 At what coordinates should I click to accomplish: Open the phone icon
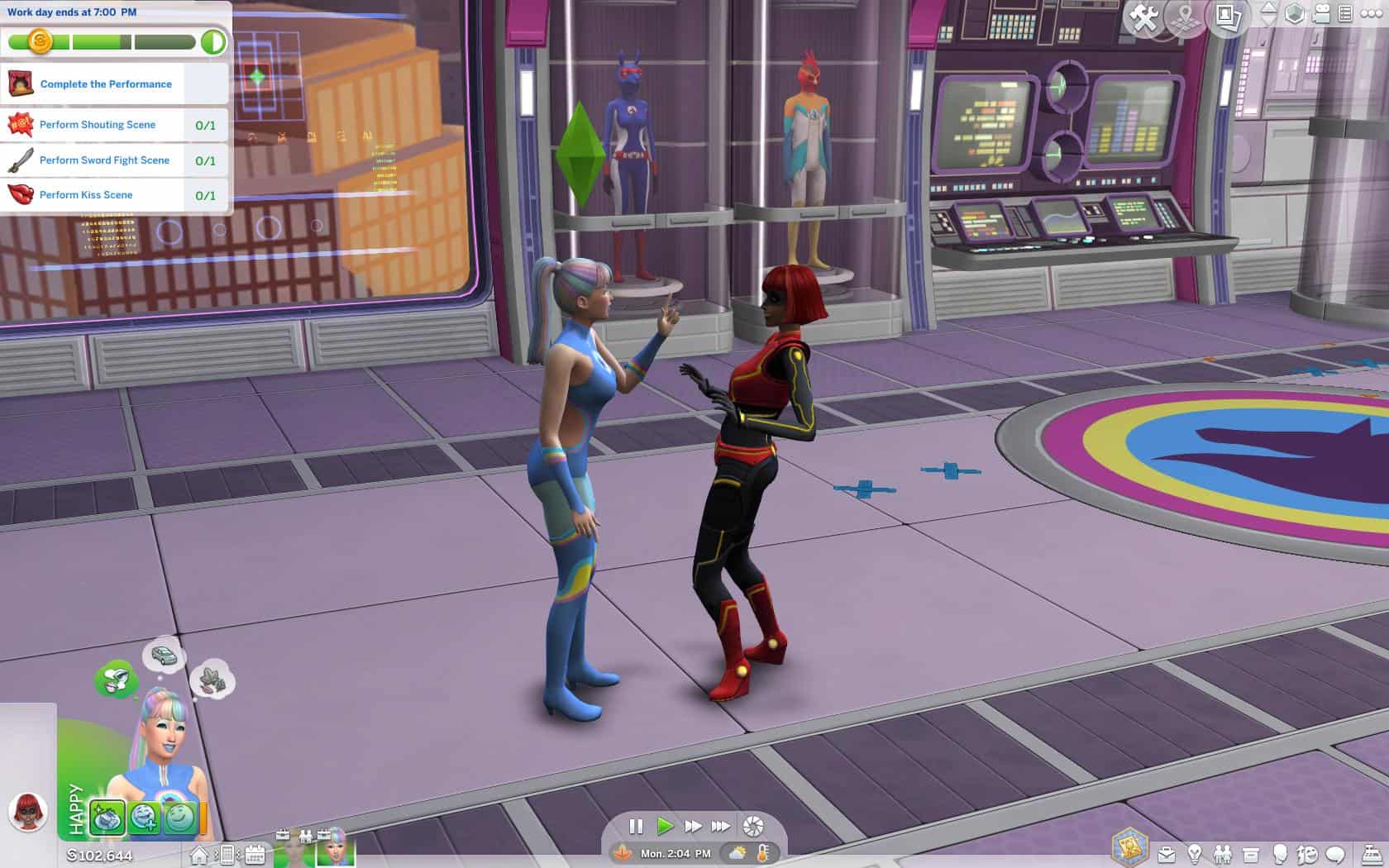(227, 855)
